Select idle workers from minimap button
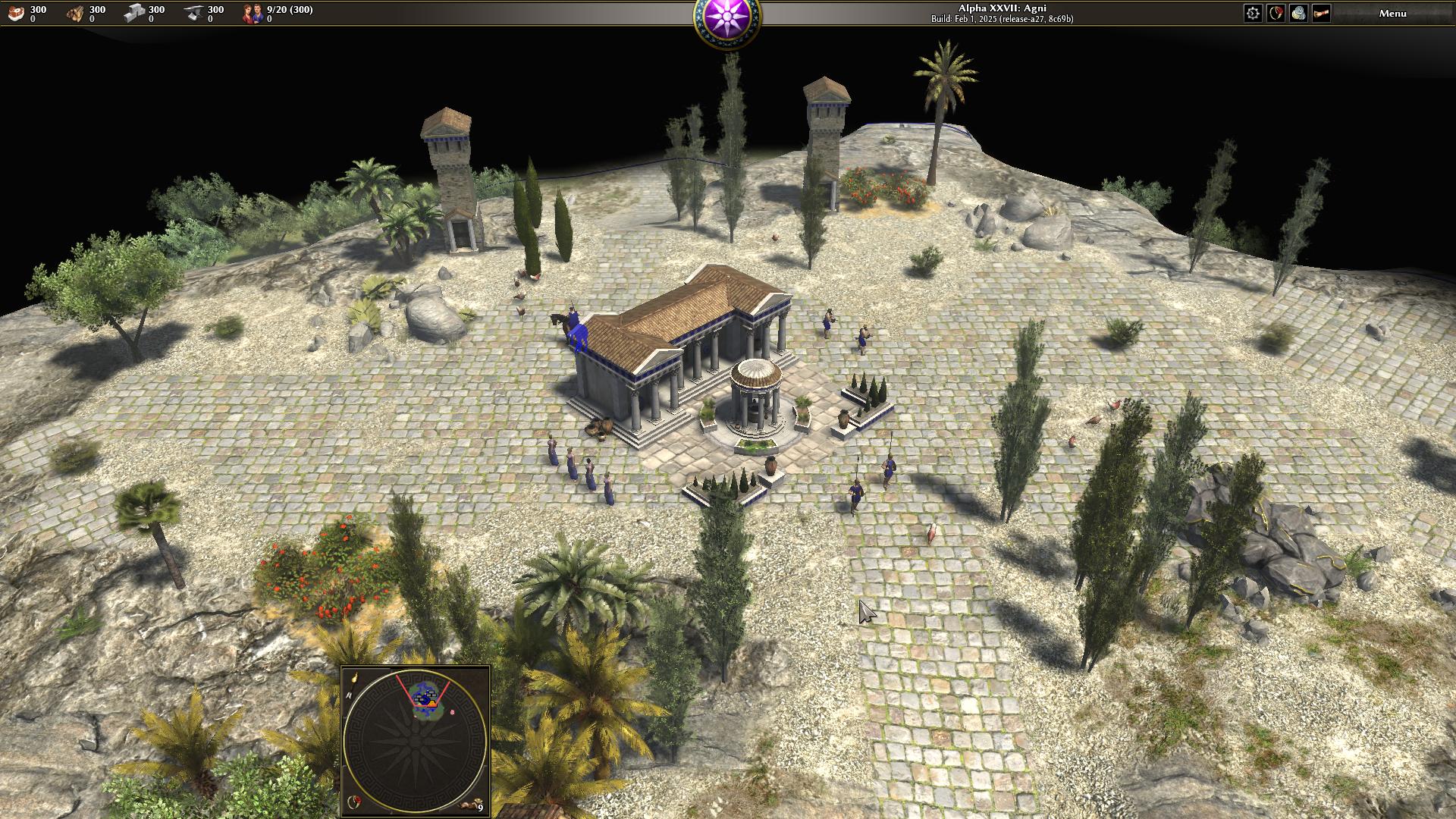Viewport: 1456px width, 819px height. click(474, 805)
